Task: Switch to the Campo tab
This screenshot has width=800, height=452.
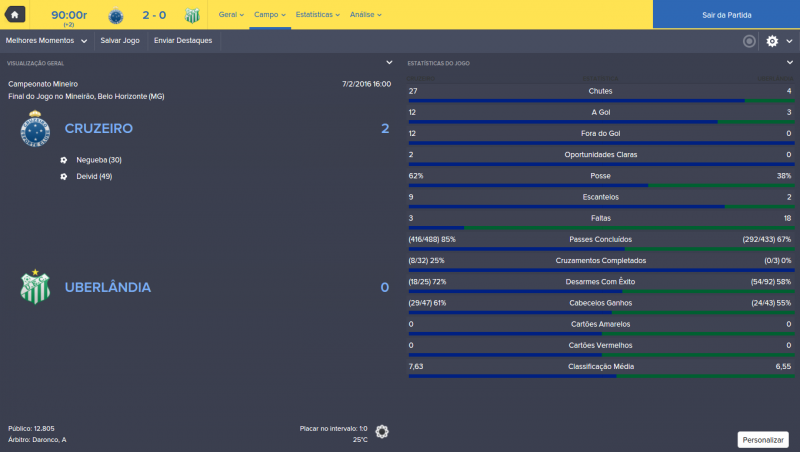Action: point(270,15)
